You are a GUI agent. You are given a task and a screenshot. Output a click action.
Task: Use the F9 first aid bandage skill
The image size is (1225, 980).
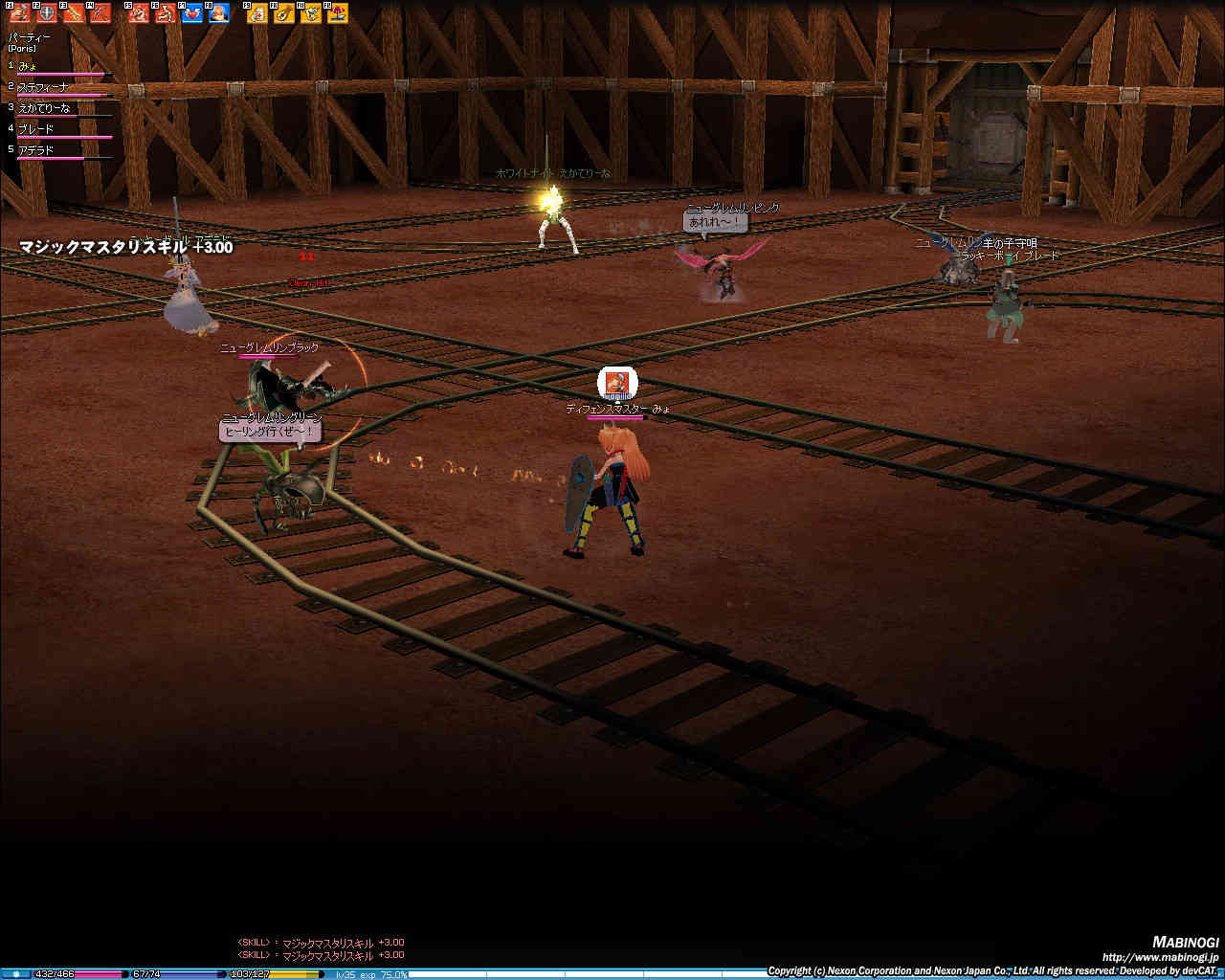pyautogui.click(x=257, y=13)
